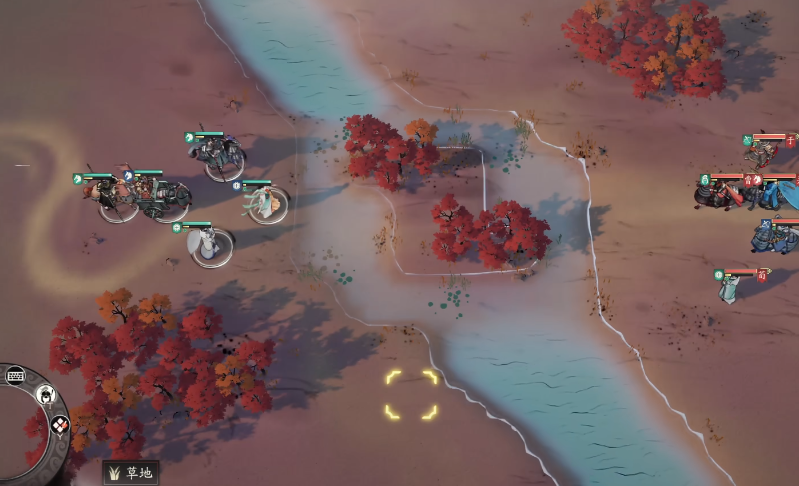Select the white-robed unit with green flower badge

point(207,243)
